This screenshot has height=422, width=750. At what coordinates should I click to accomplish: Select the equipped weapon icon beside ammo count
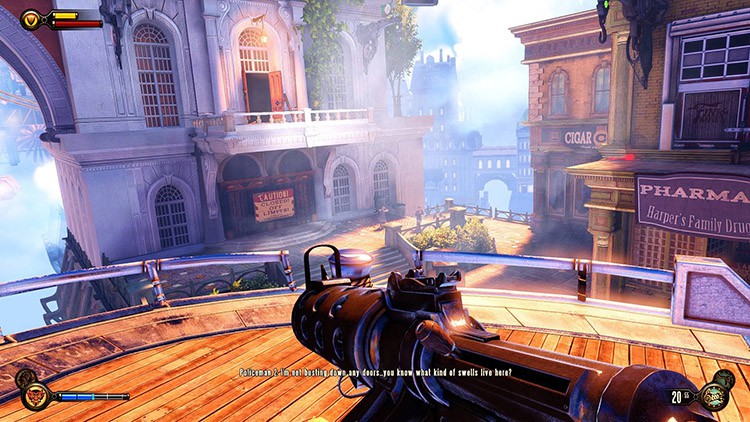712,398
